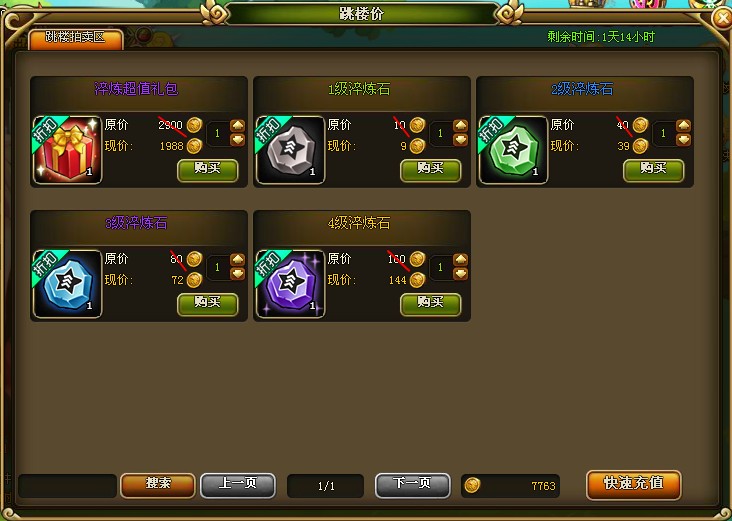Viewport: 732px width, 521px height.
Task: Close the 跳楼价 shop window
Action: [x=720, y=18]
